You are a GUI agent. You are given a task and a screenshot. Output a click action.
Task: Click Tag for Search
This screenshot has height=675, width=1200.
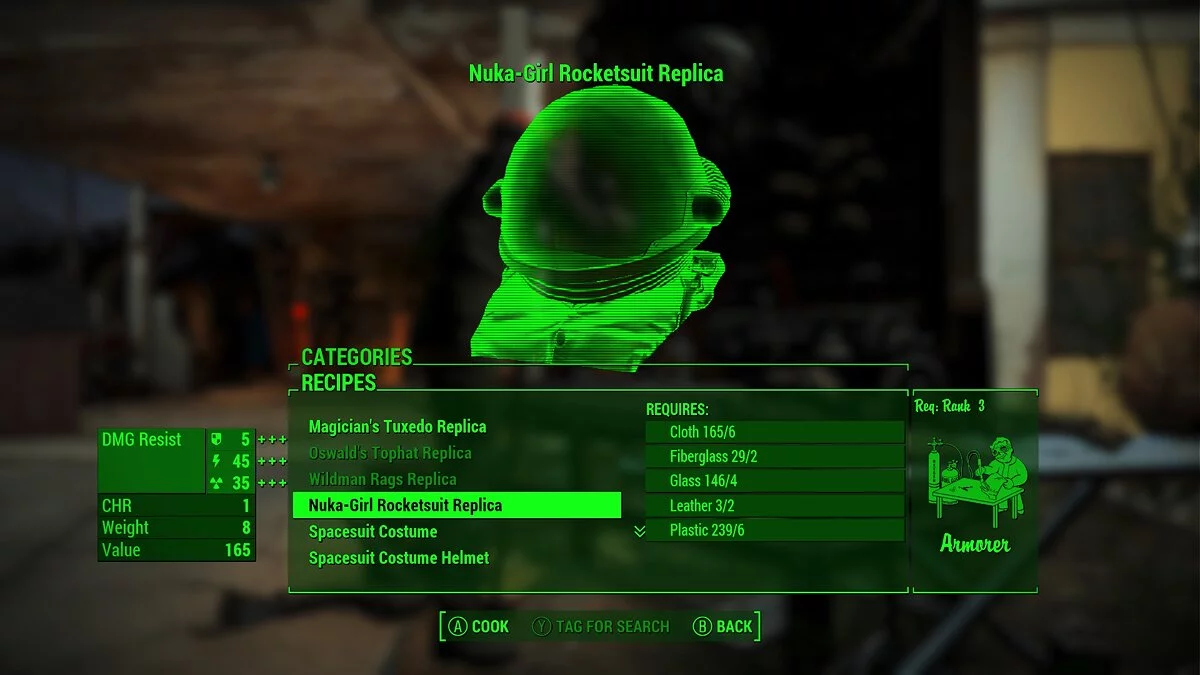600,627
